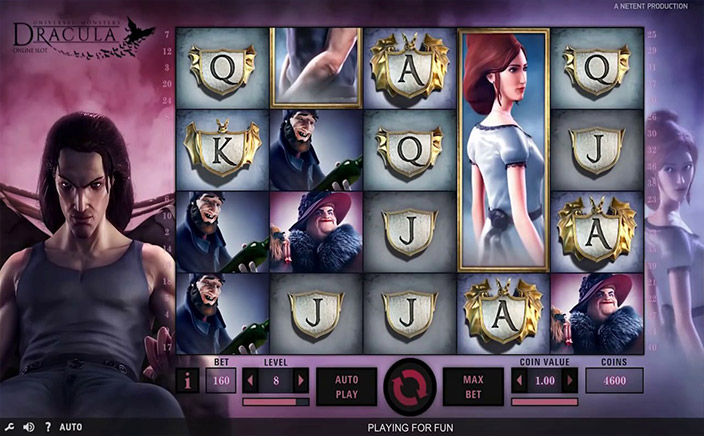Spin the reels with the red button
Image resolution: width=704 pixels, height=436 pixels.
(x=411, y=386)
